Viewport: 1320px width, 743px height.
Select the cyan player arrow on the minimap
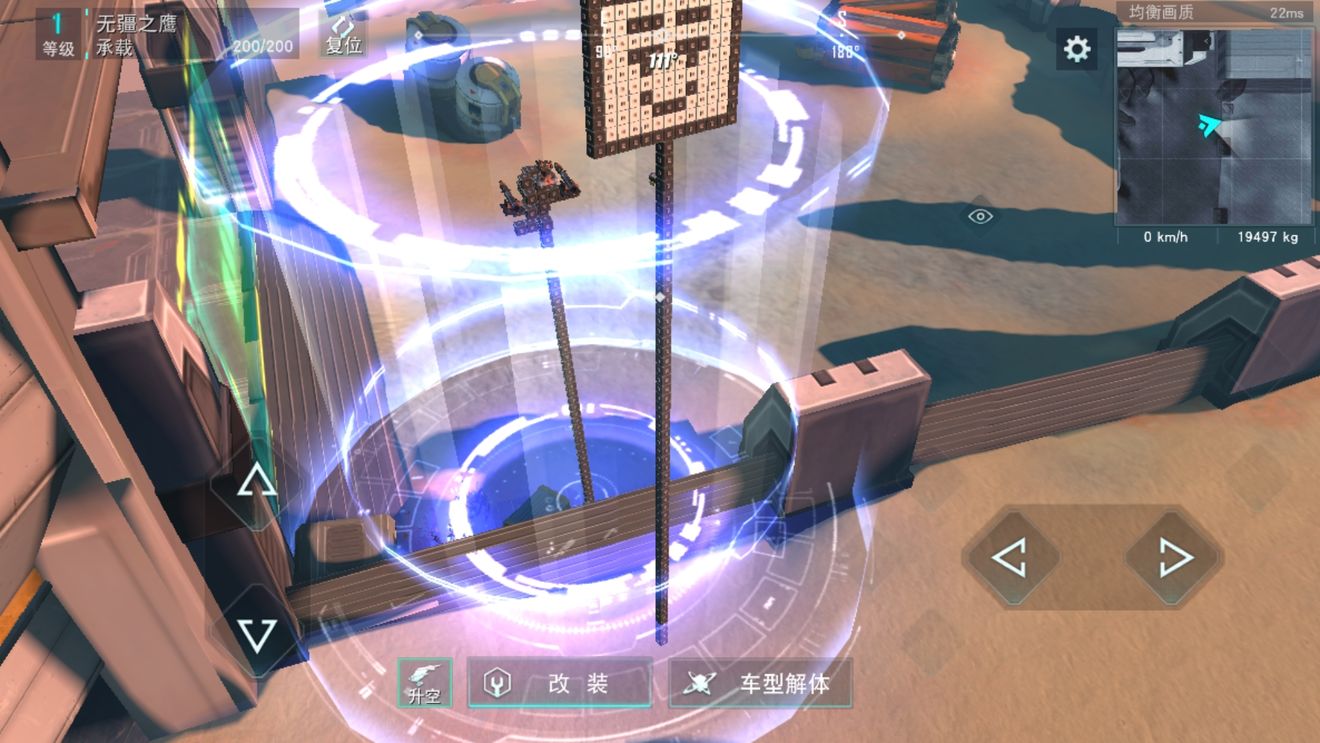[1208, 126]
